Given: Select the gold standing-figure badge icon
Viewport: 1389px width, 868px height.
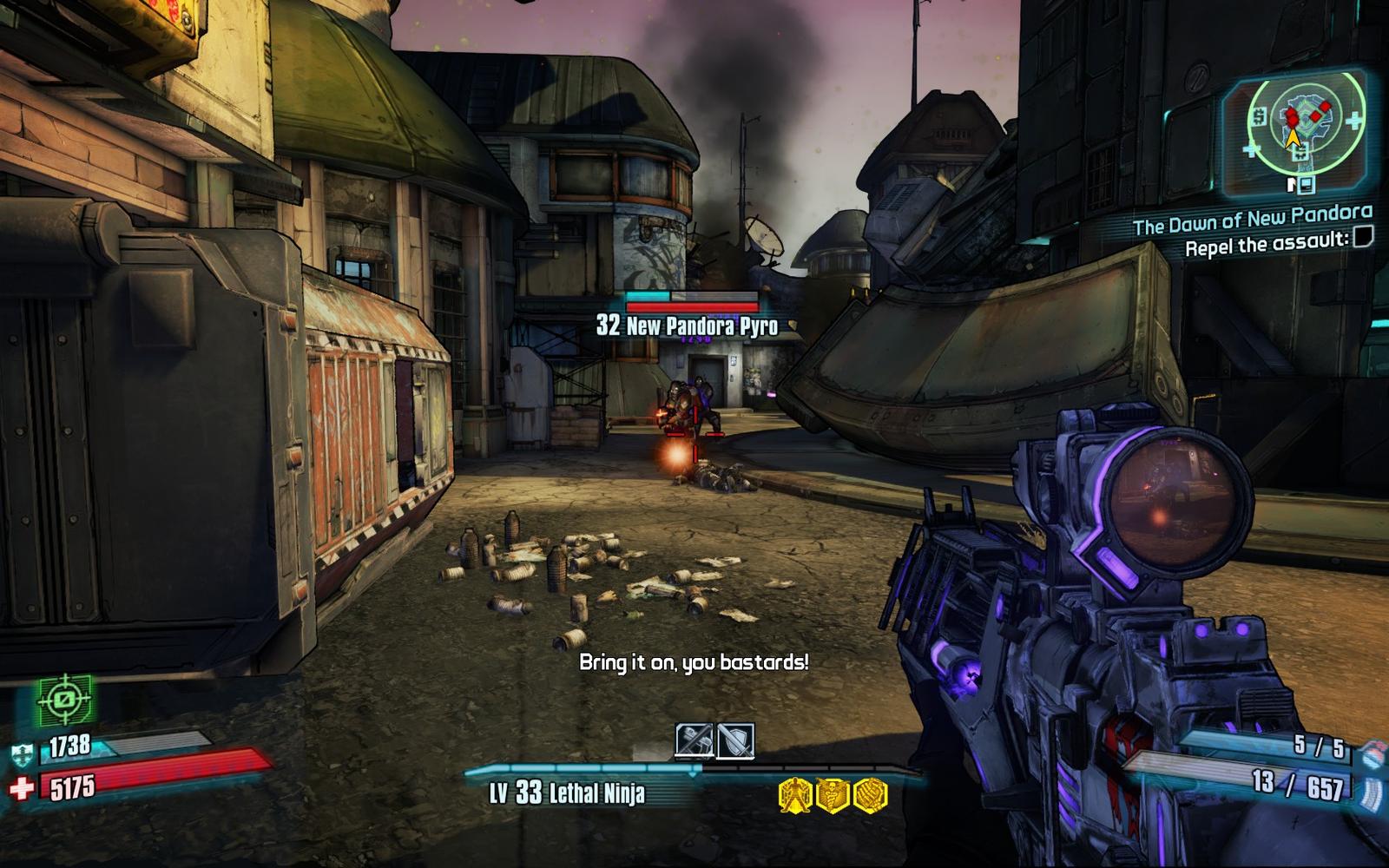Looking at the screenshot, I should pos(794,794).
